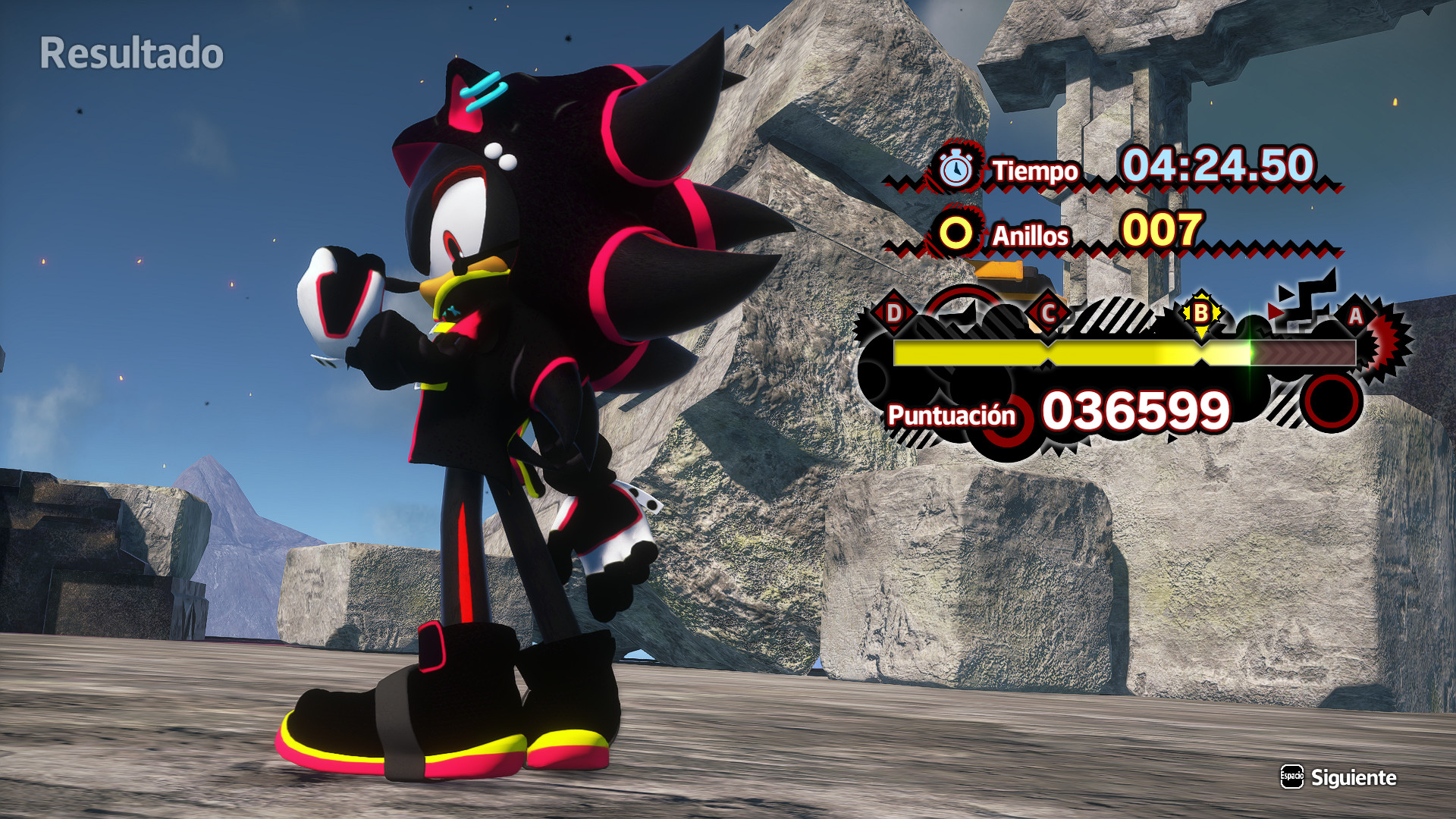Open the Resultado header menu
Image resolution: width=1456 pixels, height=819 pixels.
[132, 52]
